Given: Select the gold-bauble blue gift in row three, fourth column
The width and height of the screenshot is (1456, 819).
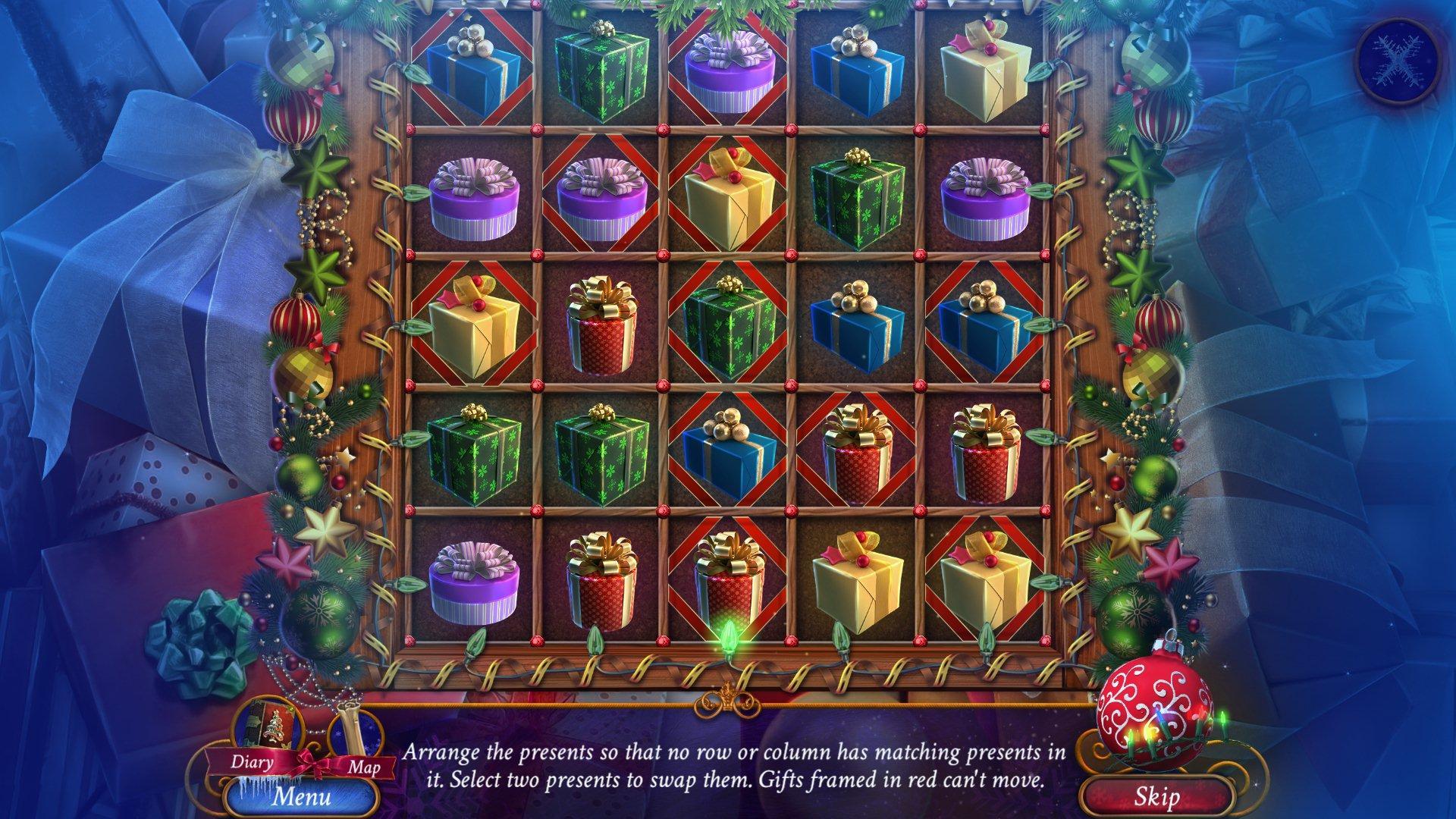Looking at the screenshot, I should [857, 326].
